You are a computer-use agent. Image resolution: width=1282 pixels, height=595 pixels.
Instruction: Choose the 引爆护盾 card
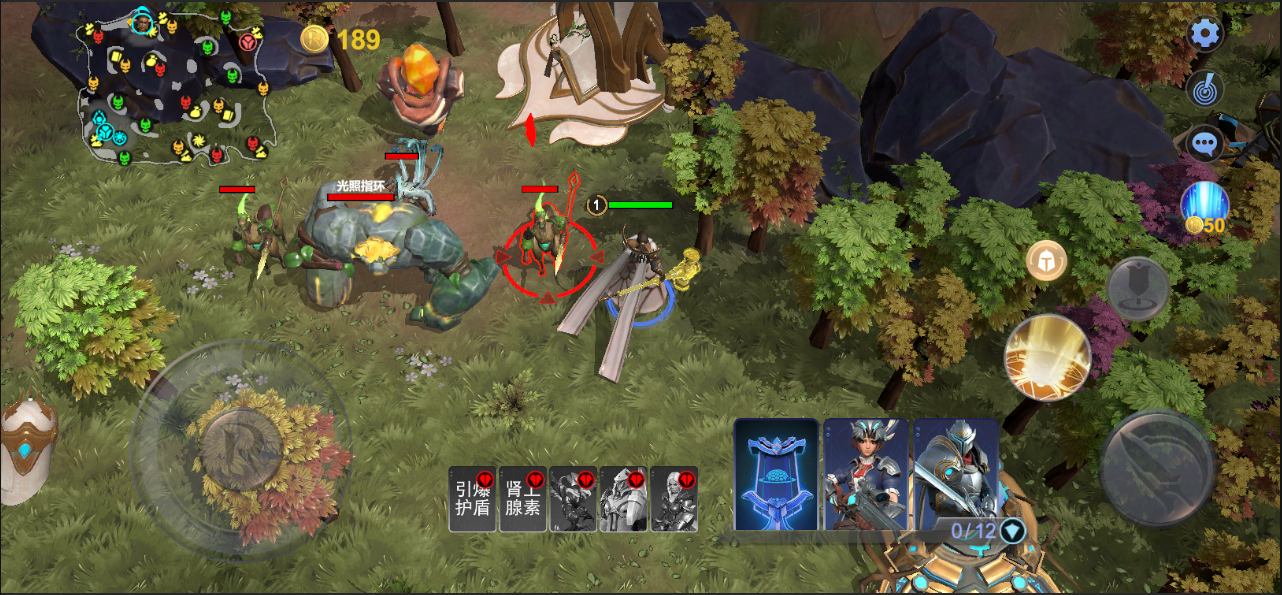click(x=472, y=499)
